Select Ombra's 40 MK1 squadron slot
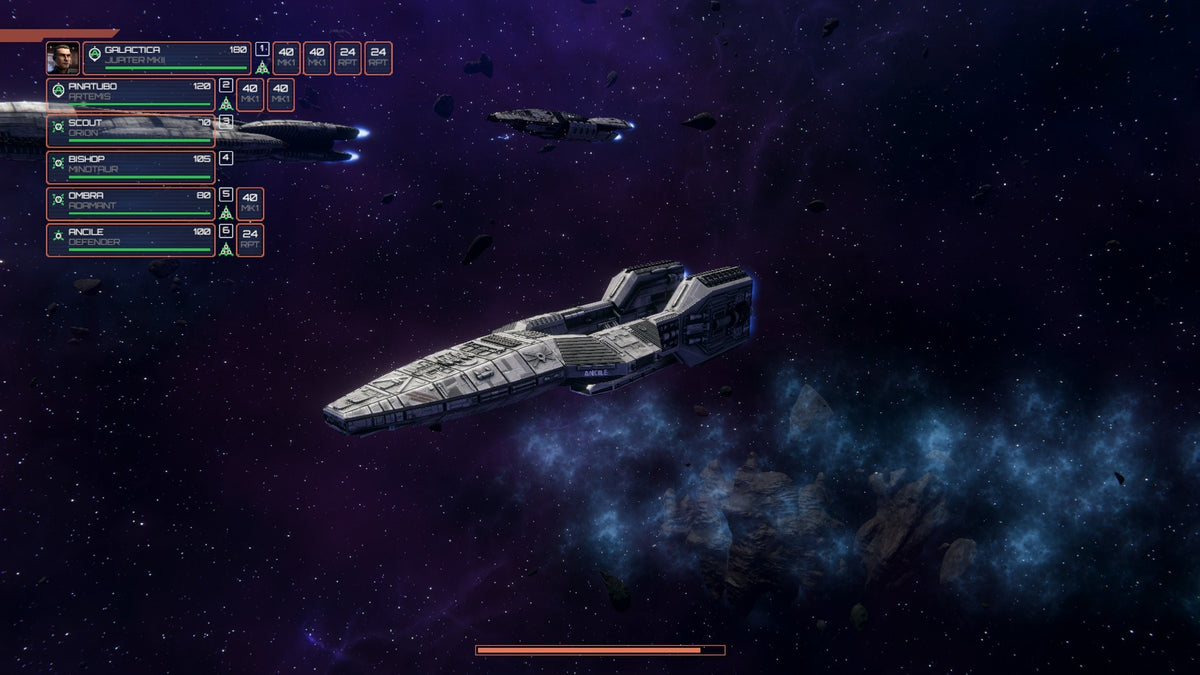This screenshot has width=1200, height=675. (x=250, y=204)
